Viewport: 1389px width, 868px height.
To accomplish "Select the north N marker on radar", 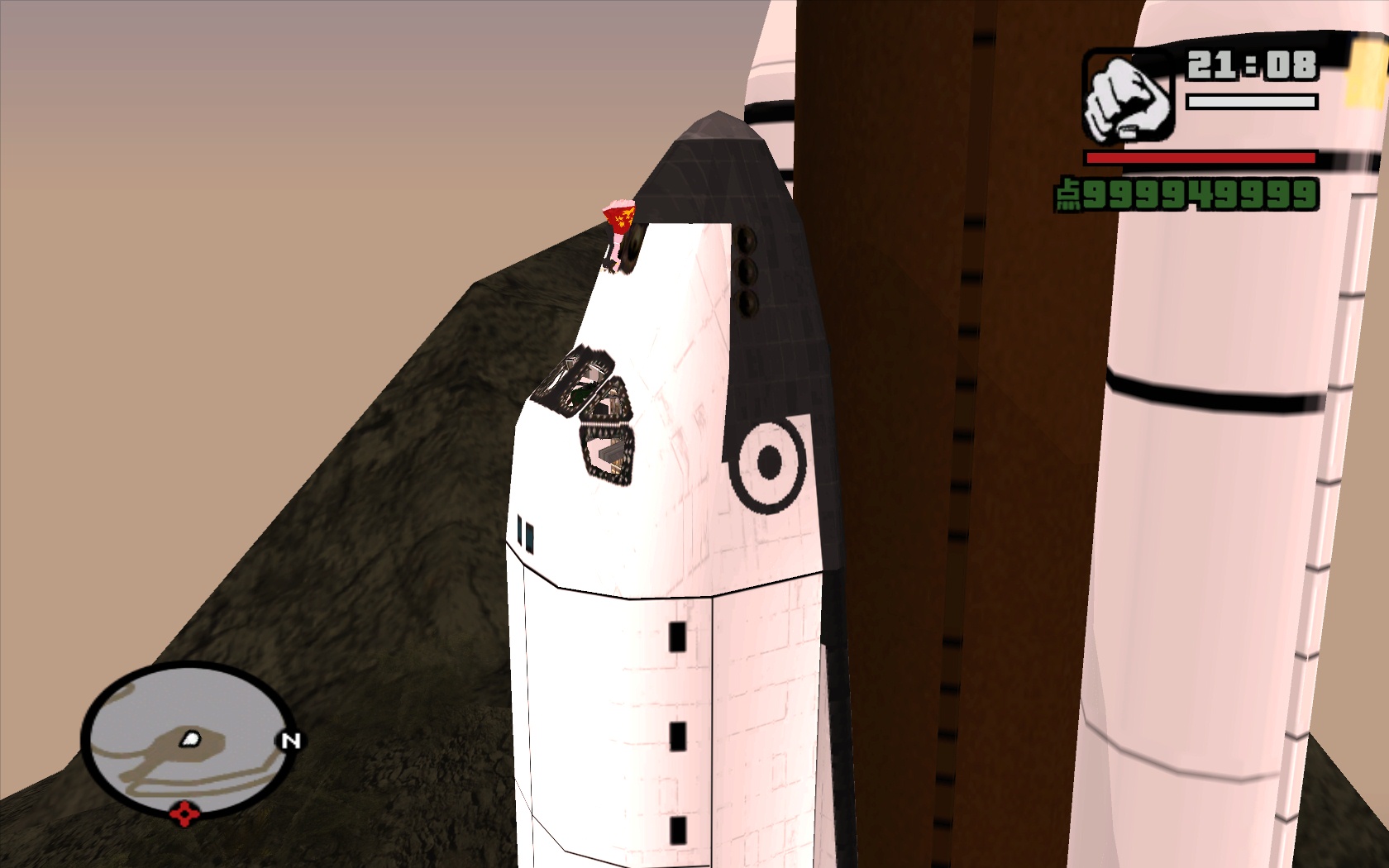I will click(x=290, y=741).
